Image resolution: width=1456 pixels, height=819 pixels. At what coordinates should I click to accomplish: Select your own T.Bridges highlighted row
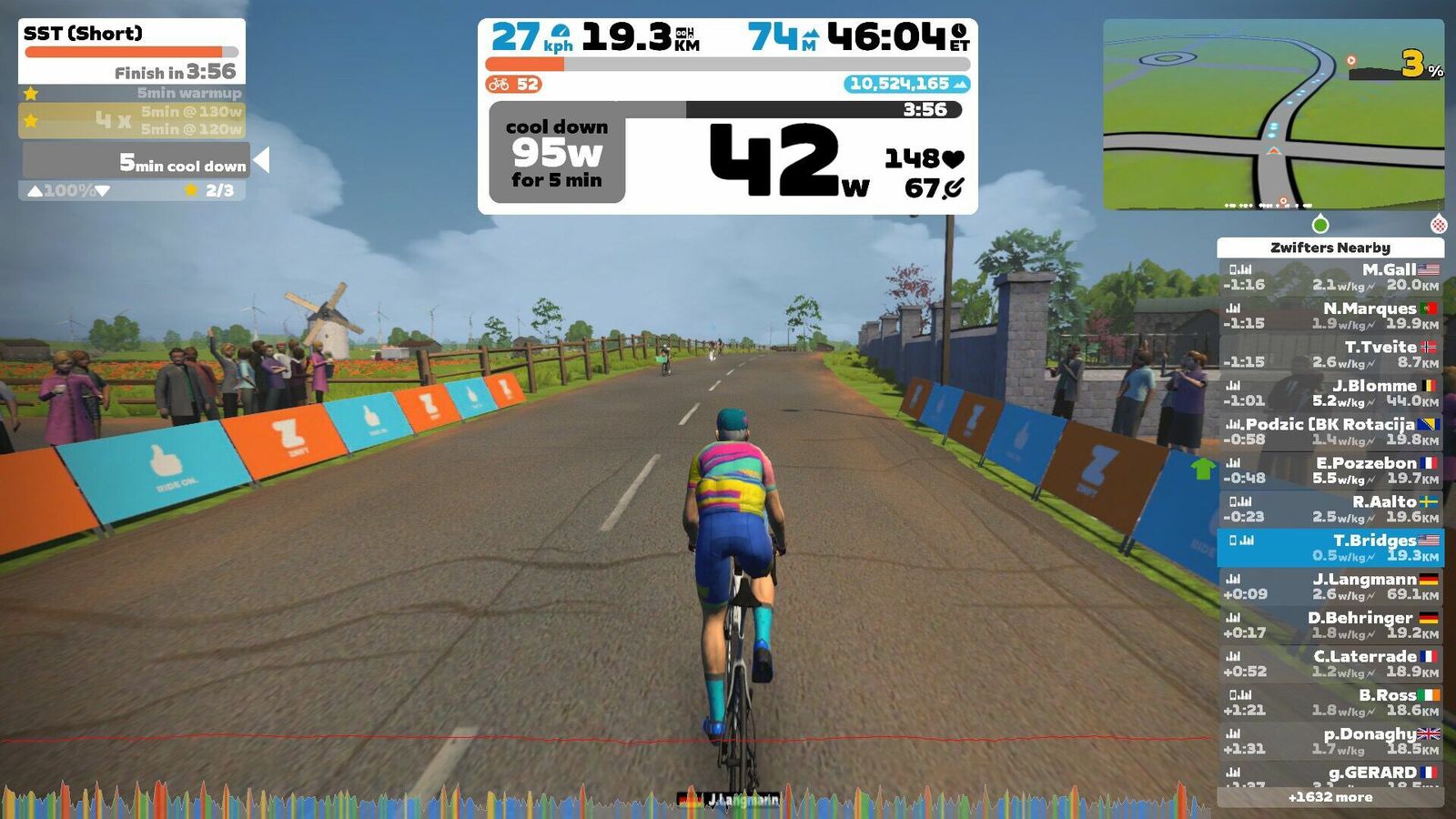point(1330,547)
